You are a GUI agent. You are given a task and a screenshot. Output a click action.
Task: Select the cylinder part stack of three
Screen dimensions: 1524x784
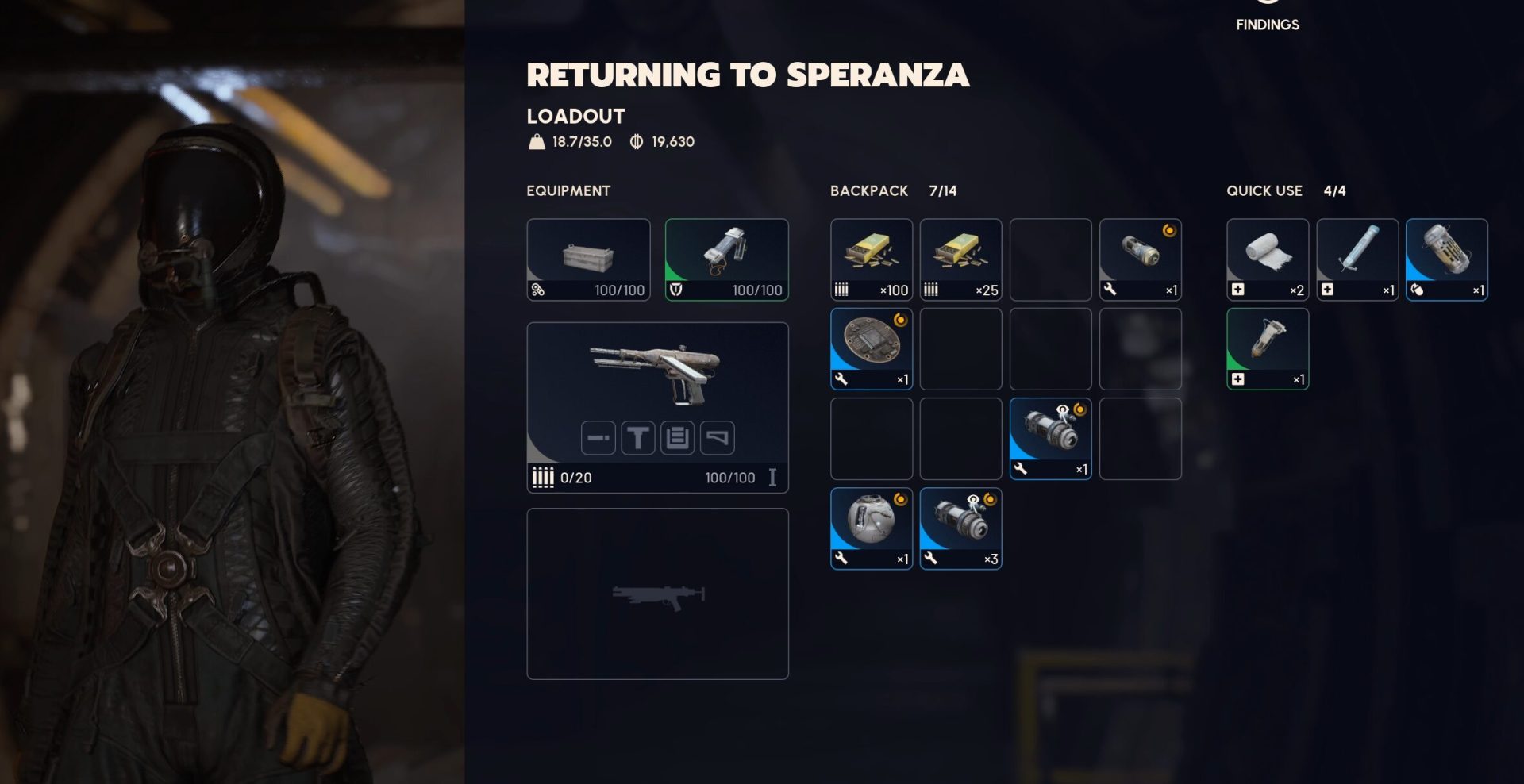(x=960, y=528)
